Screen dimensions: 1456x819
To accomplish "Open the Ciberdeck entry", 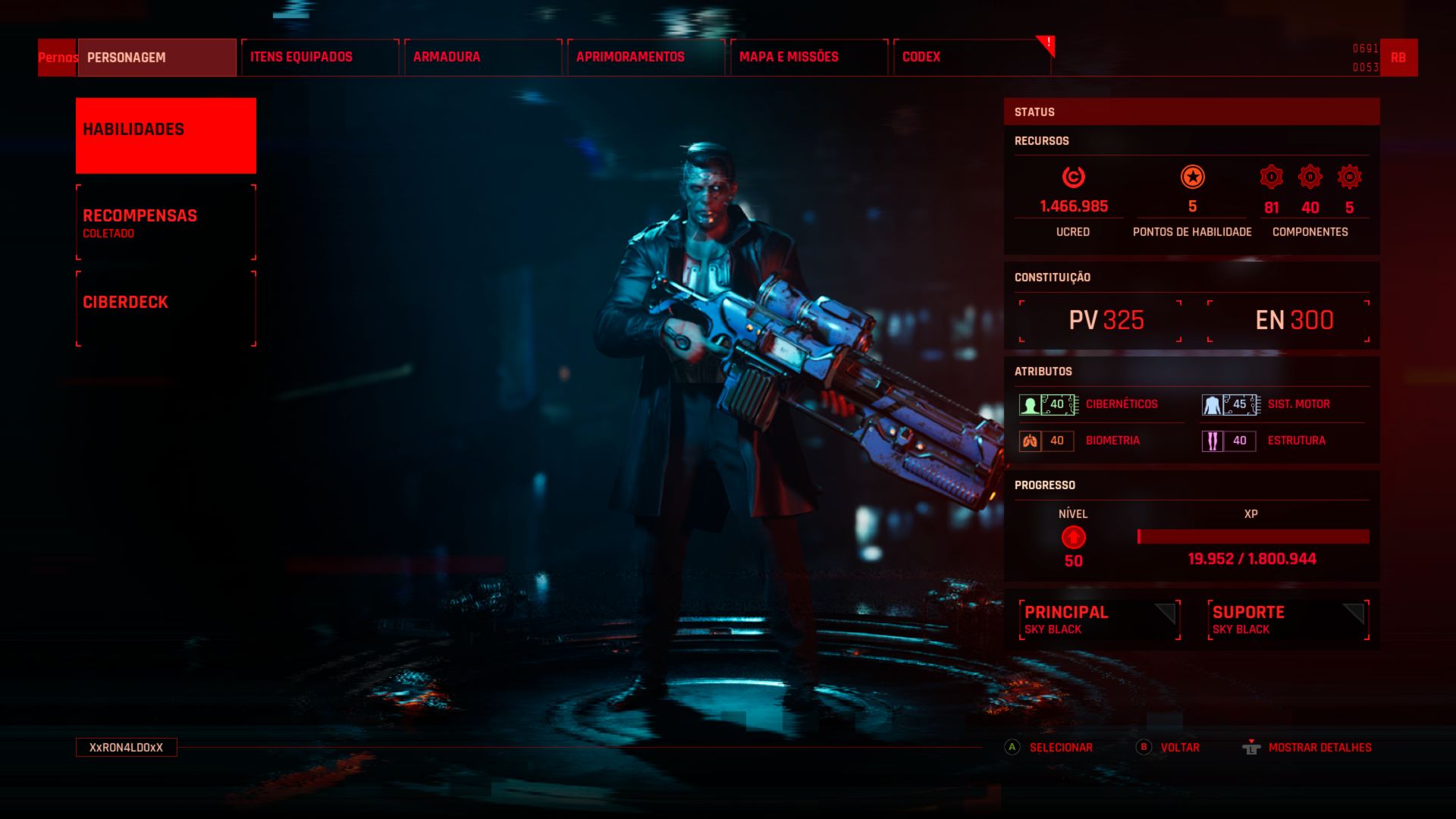I will coord(166,309).
